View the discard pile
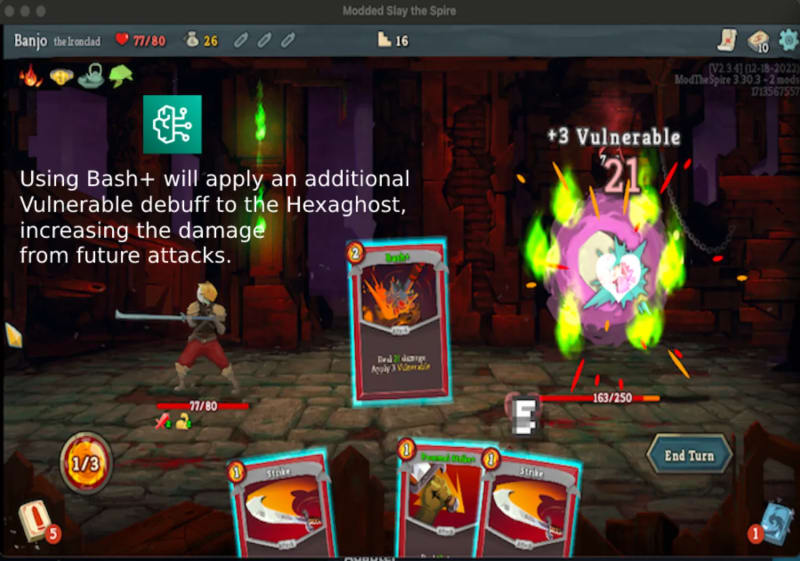The width and height of the screenshot is (800, 561). 771,522
